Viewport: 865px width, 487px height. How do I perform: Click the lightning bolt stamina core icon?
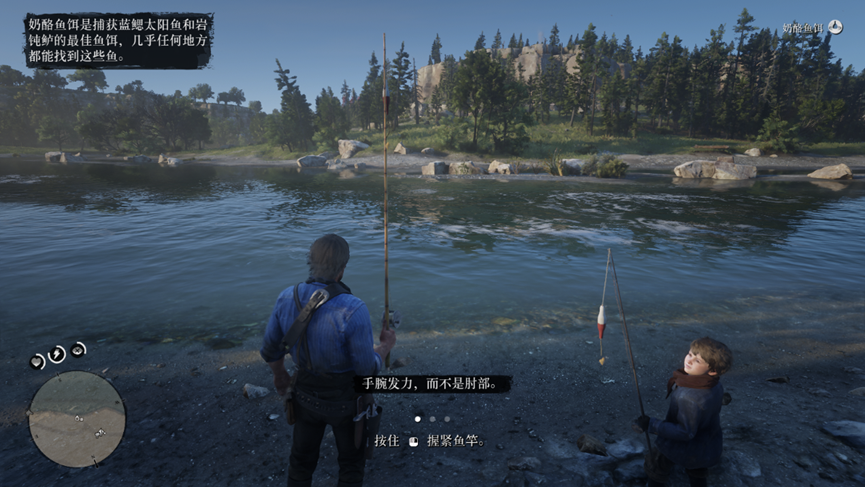(x=58, y=353)
